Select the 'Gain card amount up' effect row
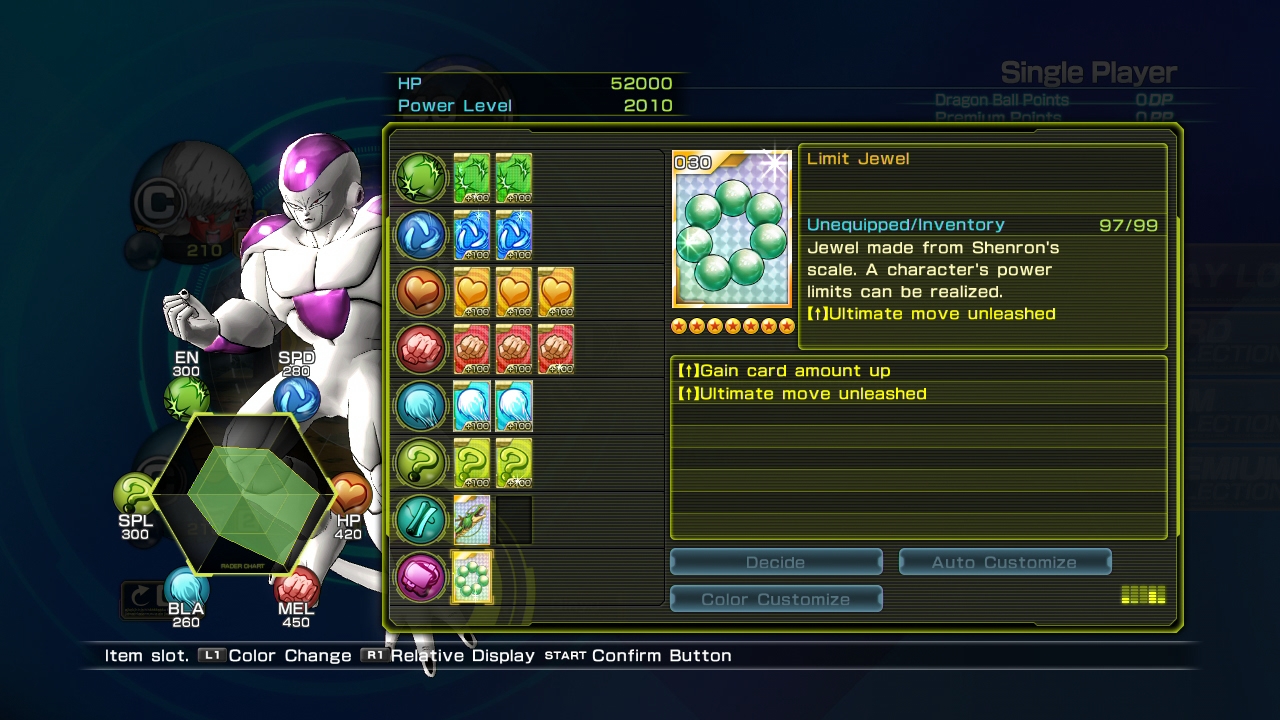Viewport: 1280px width, 720px height. (918, 370)
